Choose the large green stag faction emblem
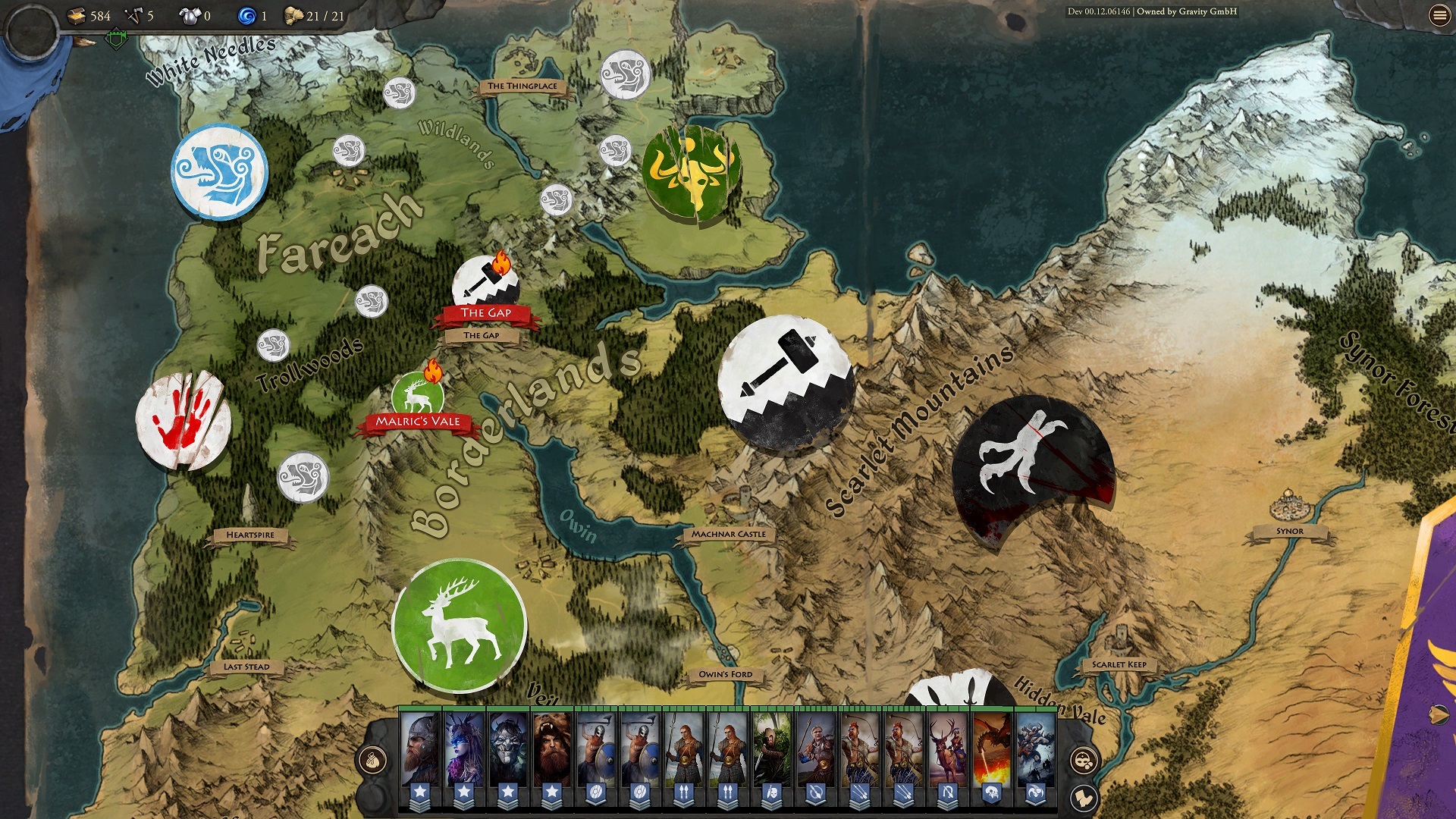Viewport: 1456px width, 819px height. [459, 626]
